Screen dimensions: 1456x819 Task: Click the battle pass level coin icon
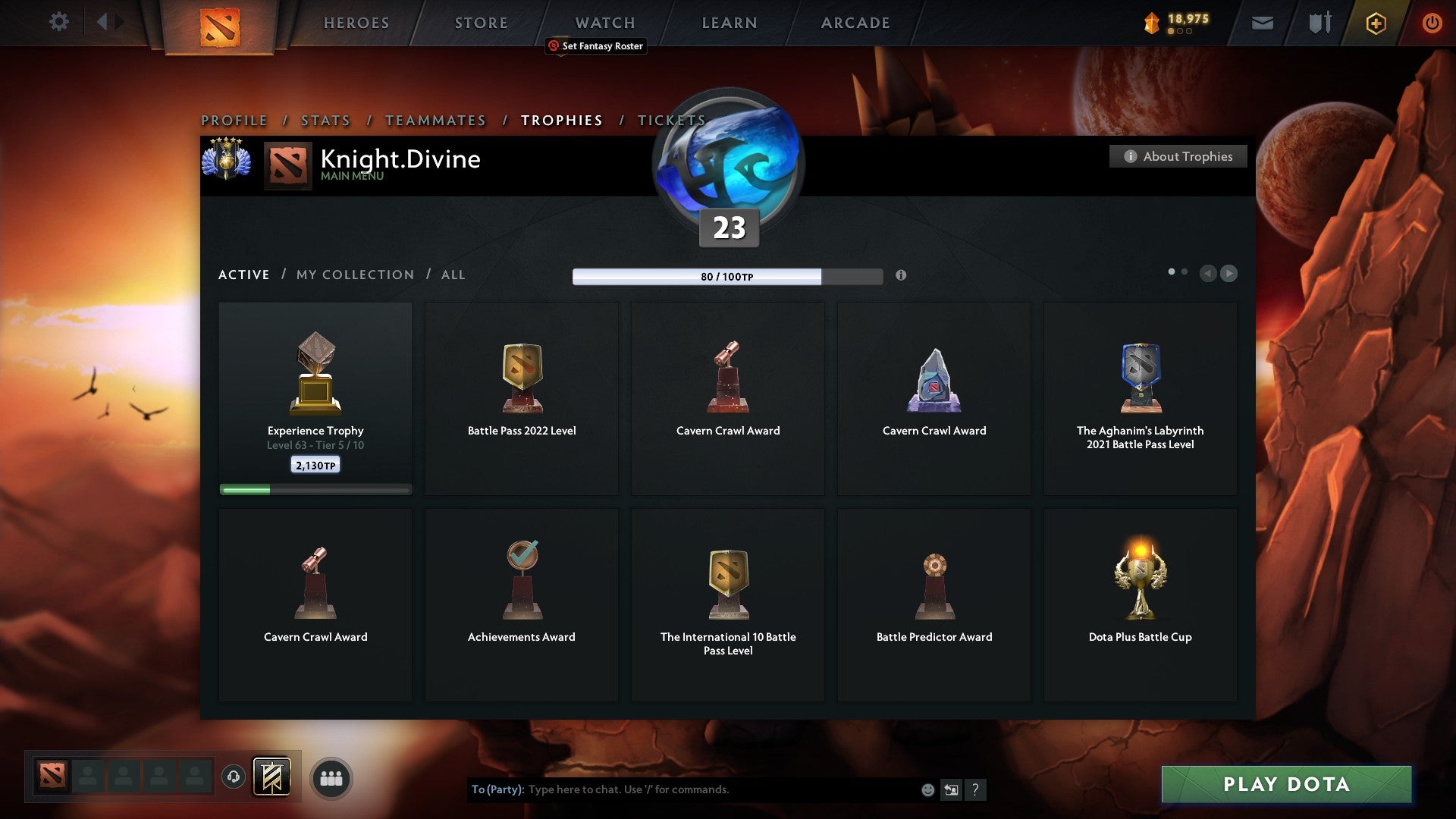point(1150,23)
